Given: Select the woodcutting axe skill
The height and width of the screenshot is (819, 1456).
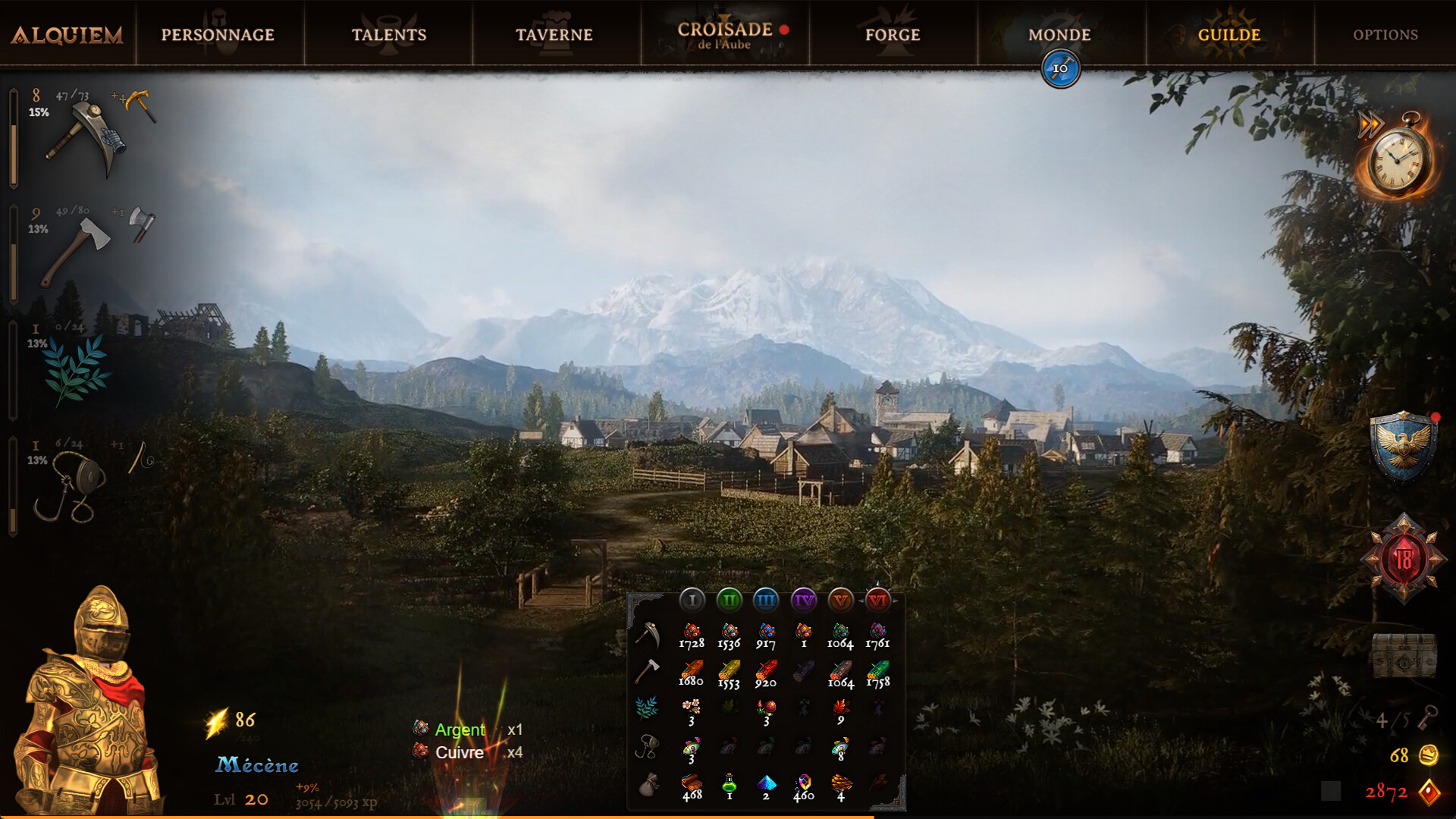Looking at the screenshot, I should click(76, 250).
